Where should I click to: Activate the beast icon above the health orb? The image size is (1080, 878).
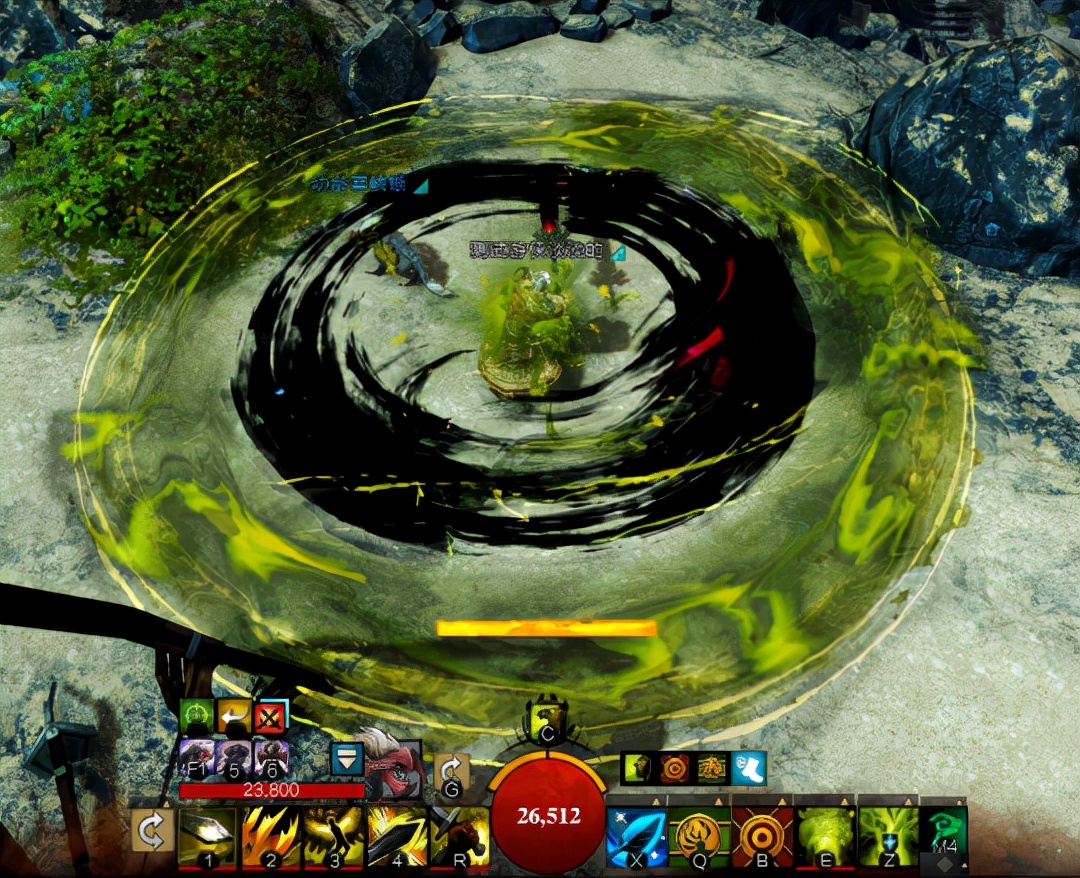547,716
